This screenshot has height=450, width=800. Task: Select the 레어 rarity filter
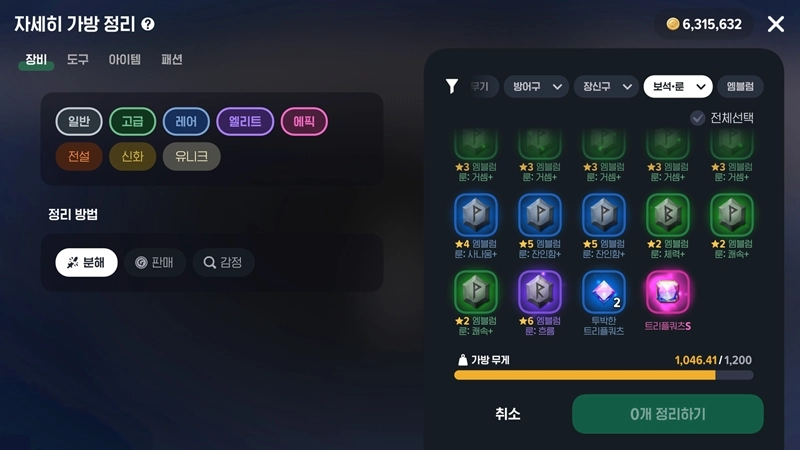point(186,122)
